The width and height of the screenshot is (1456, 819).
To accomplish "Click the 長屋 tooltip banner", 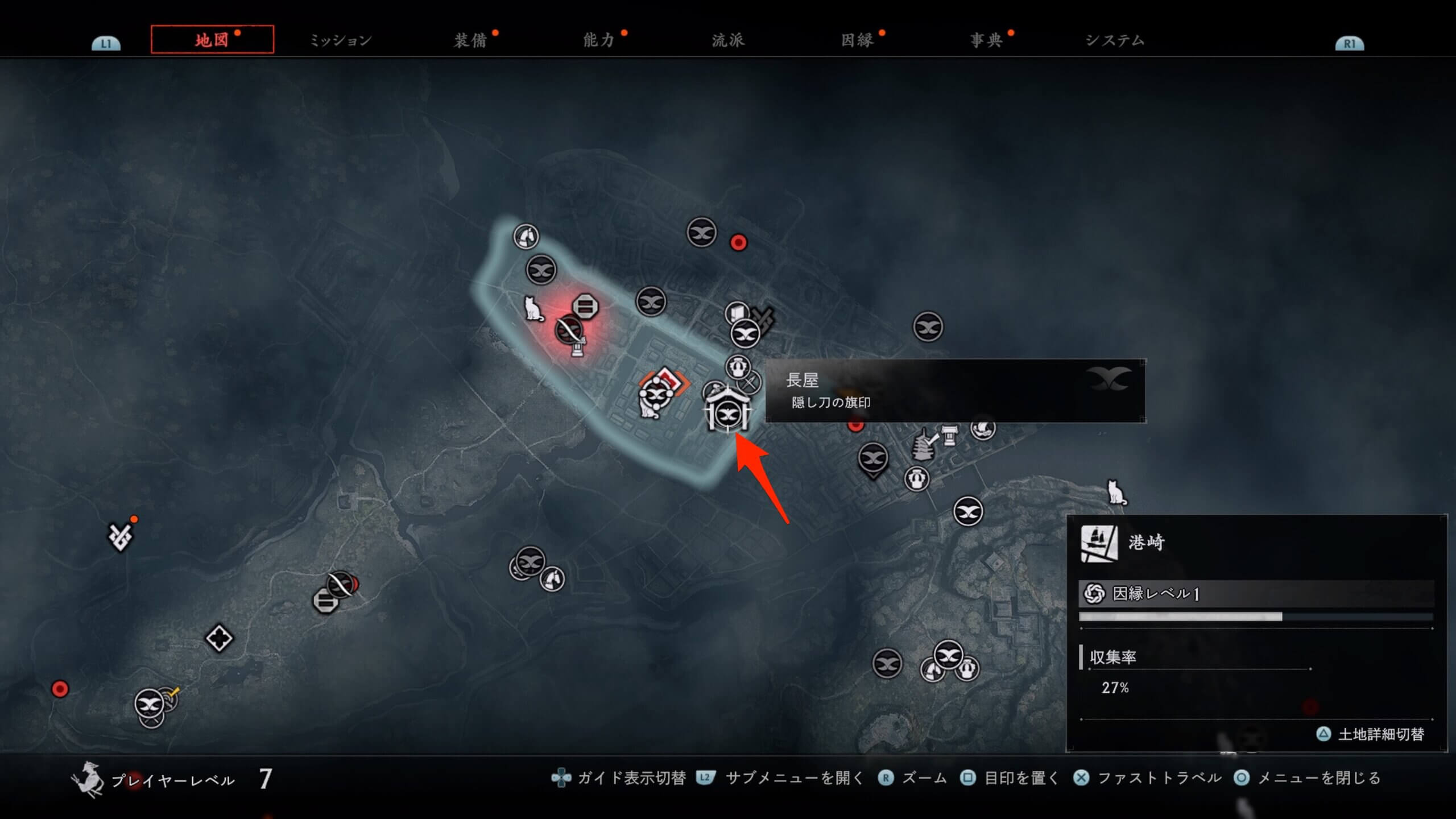I will click(954, 391).
